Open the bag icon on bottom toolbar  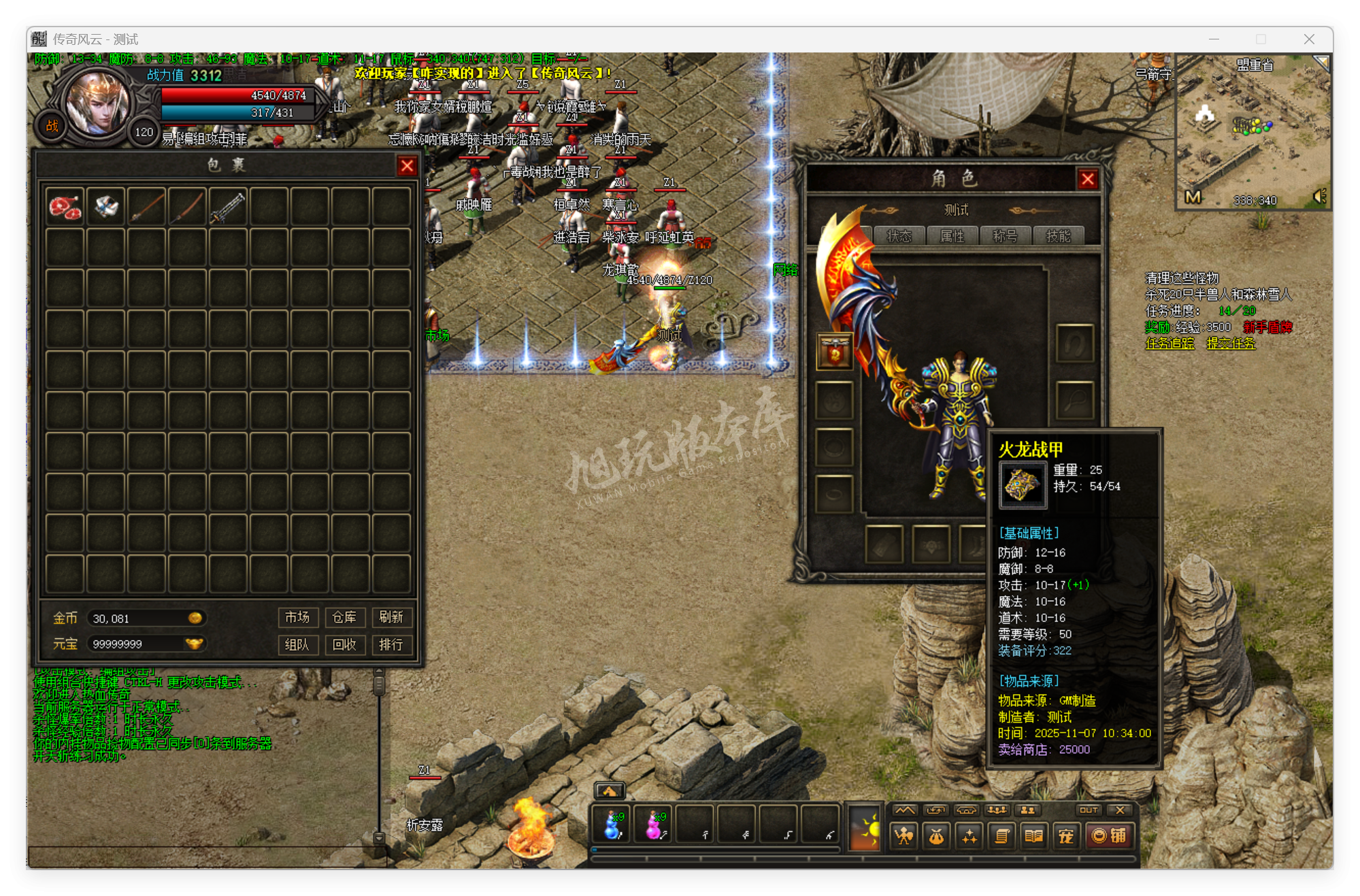pyautogui.click(x=936, y=835)
